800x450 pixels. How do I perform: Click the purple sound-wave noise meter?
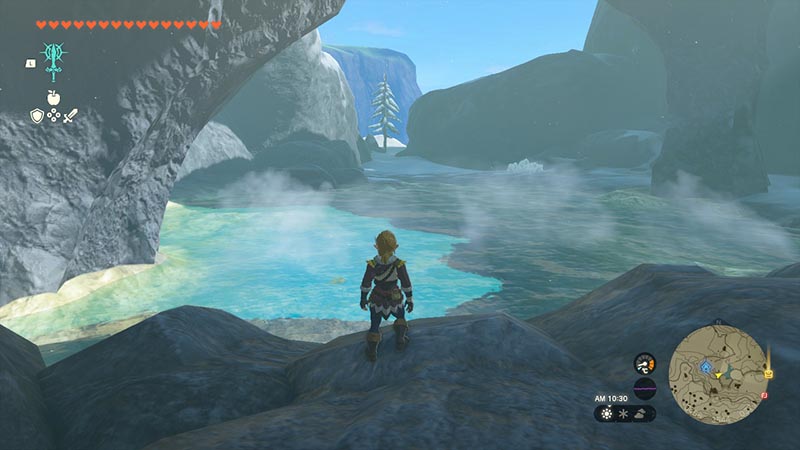click(645, 388)
